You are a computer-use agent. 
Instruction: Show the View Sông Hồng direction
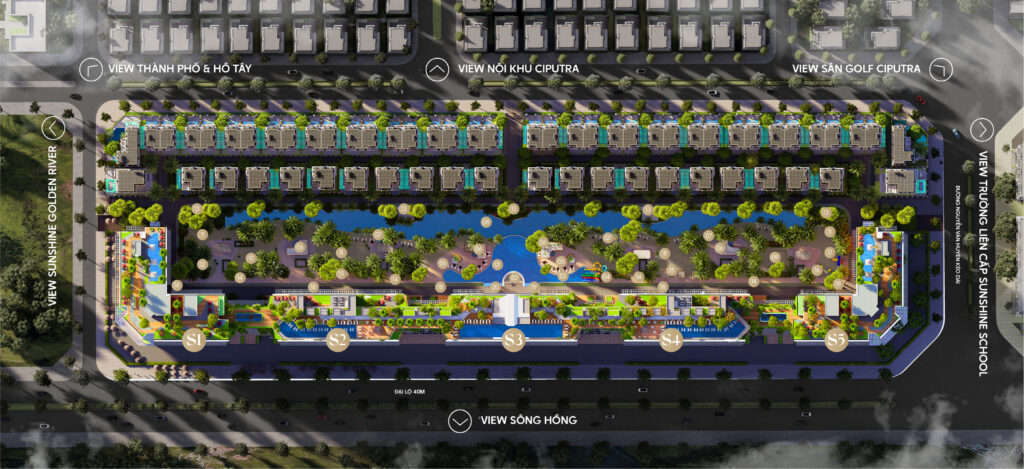coord(459,420)
